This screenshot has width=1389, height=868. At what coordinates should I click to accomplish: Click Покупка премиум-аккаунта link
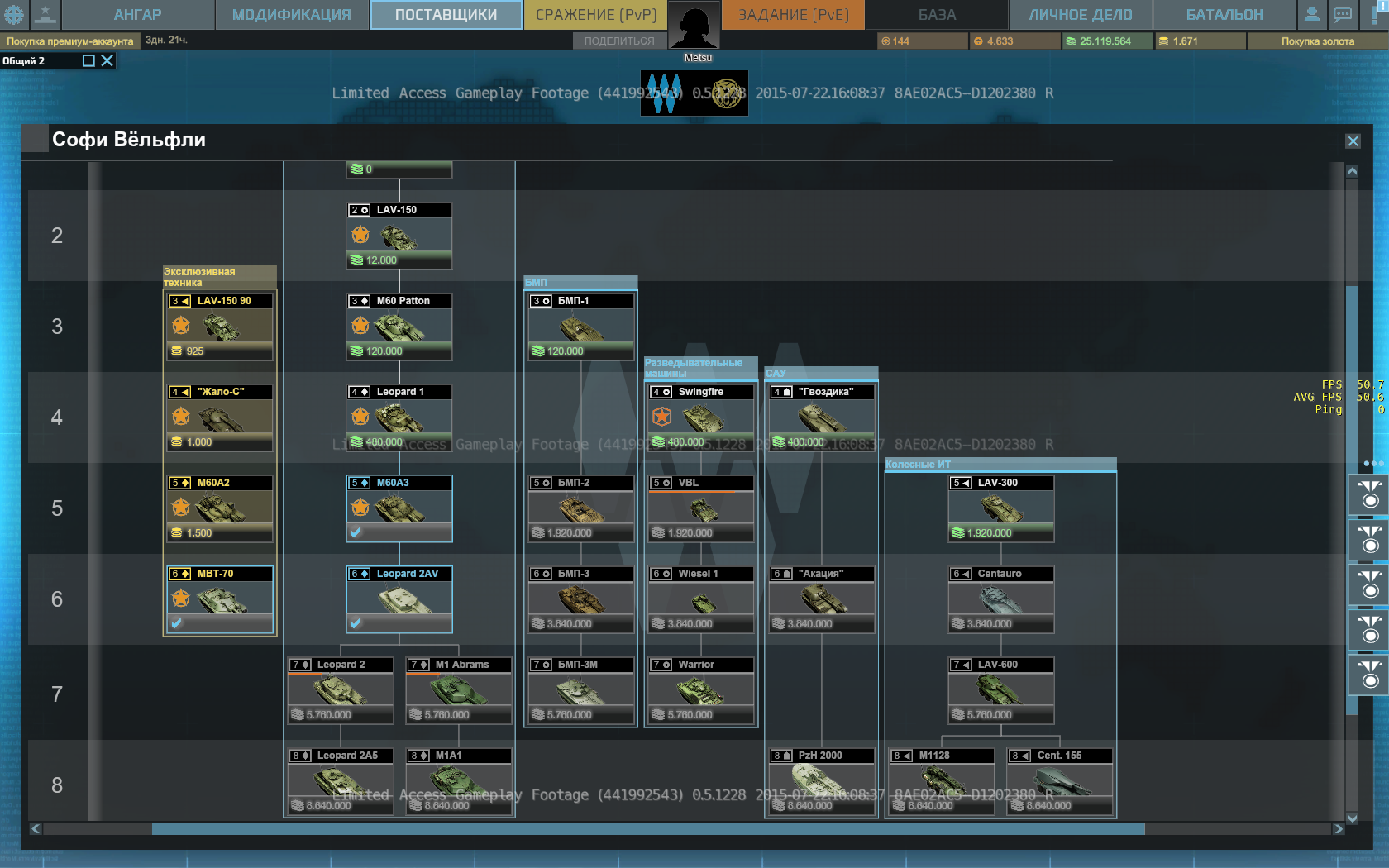(x=70, y=41)
